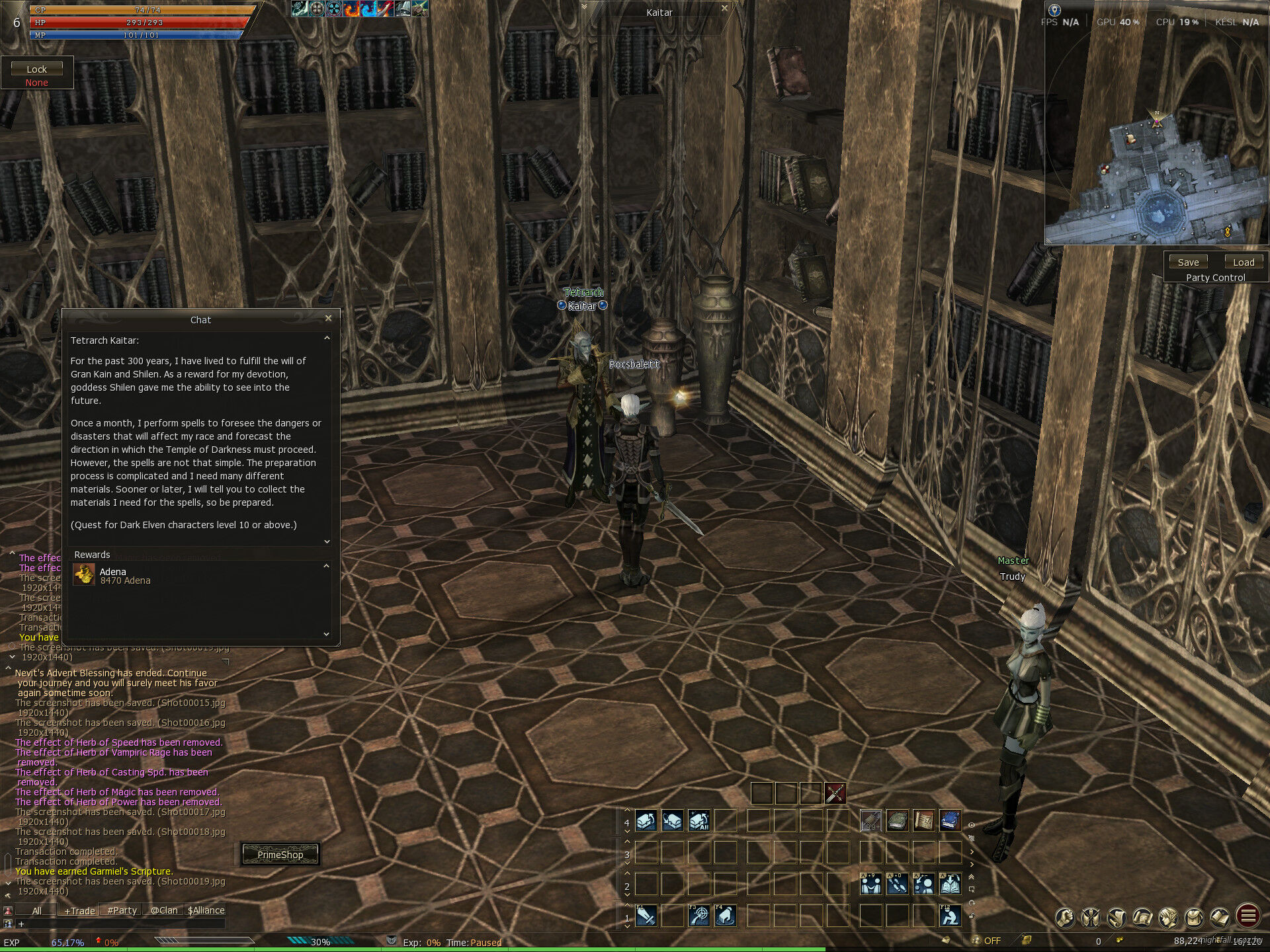Image resolution: width=1270 pixels, height=952 pixels.
Task: Open the red main menu button
Action: click(1248, 916)
